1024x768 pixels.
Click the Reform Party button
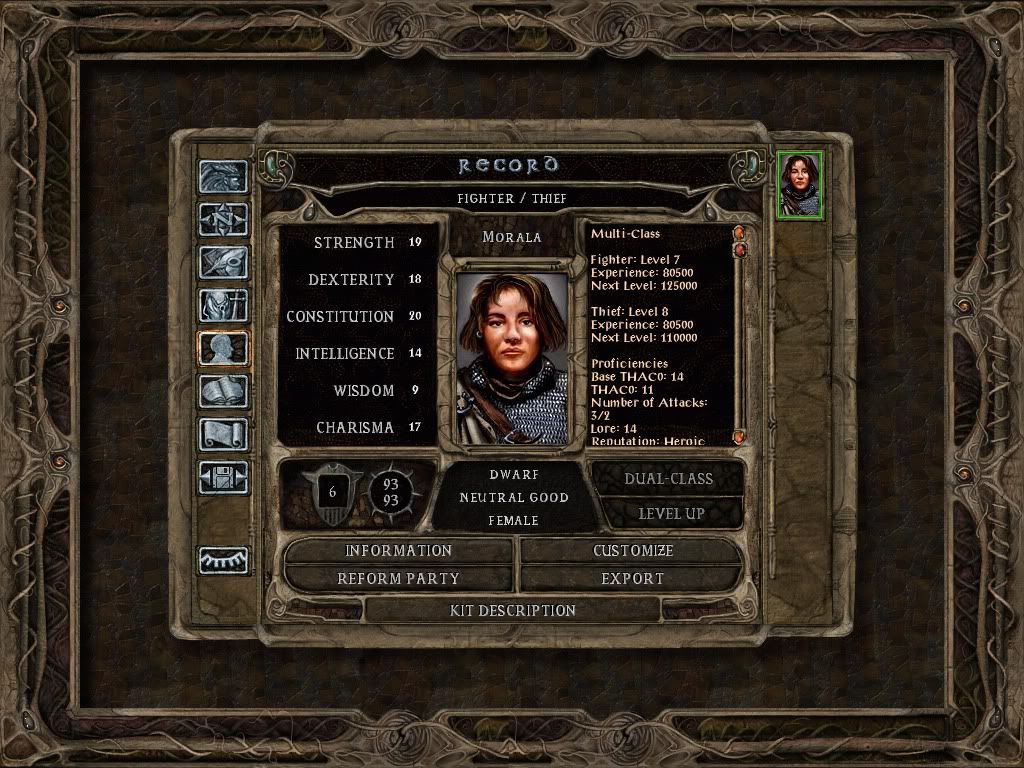(398, 579)
